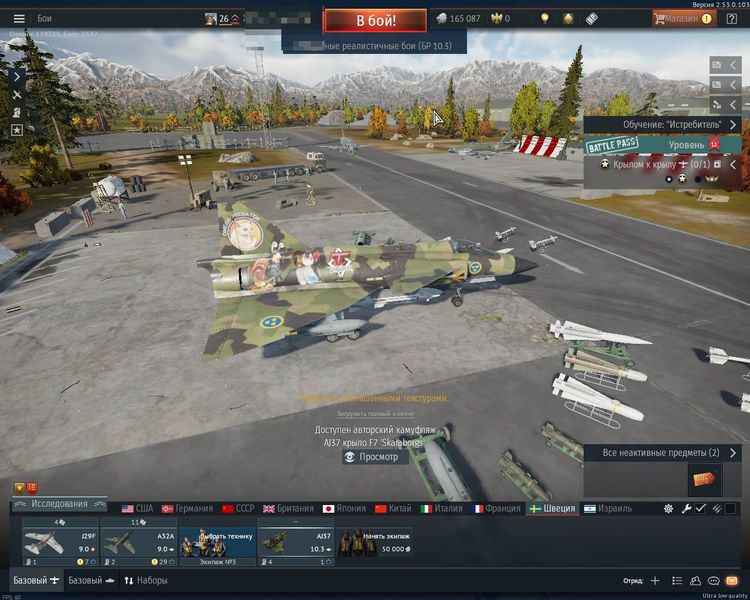Select the AJ37 aircraft slot
750x600 pixels.
coord(297,542)
